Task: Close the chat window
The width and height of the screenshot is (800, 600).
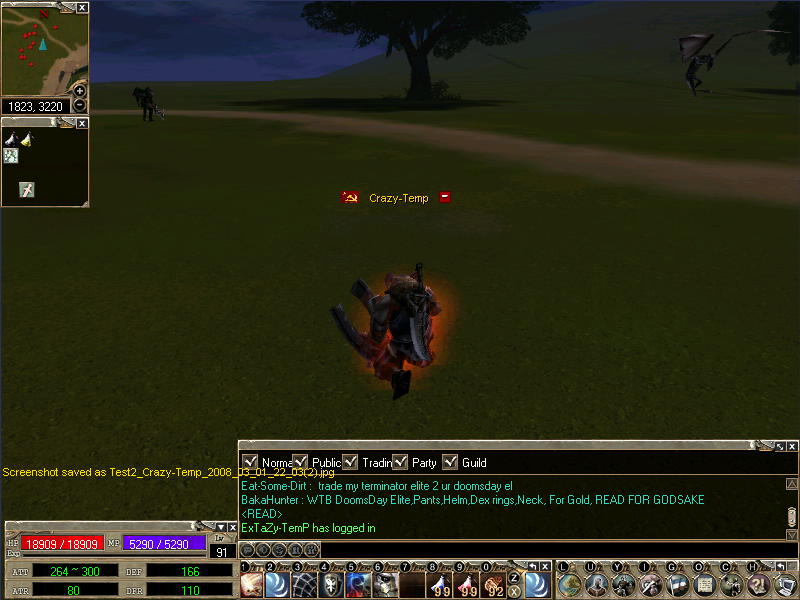Action: click(x=792, y=446)
